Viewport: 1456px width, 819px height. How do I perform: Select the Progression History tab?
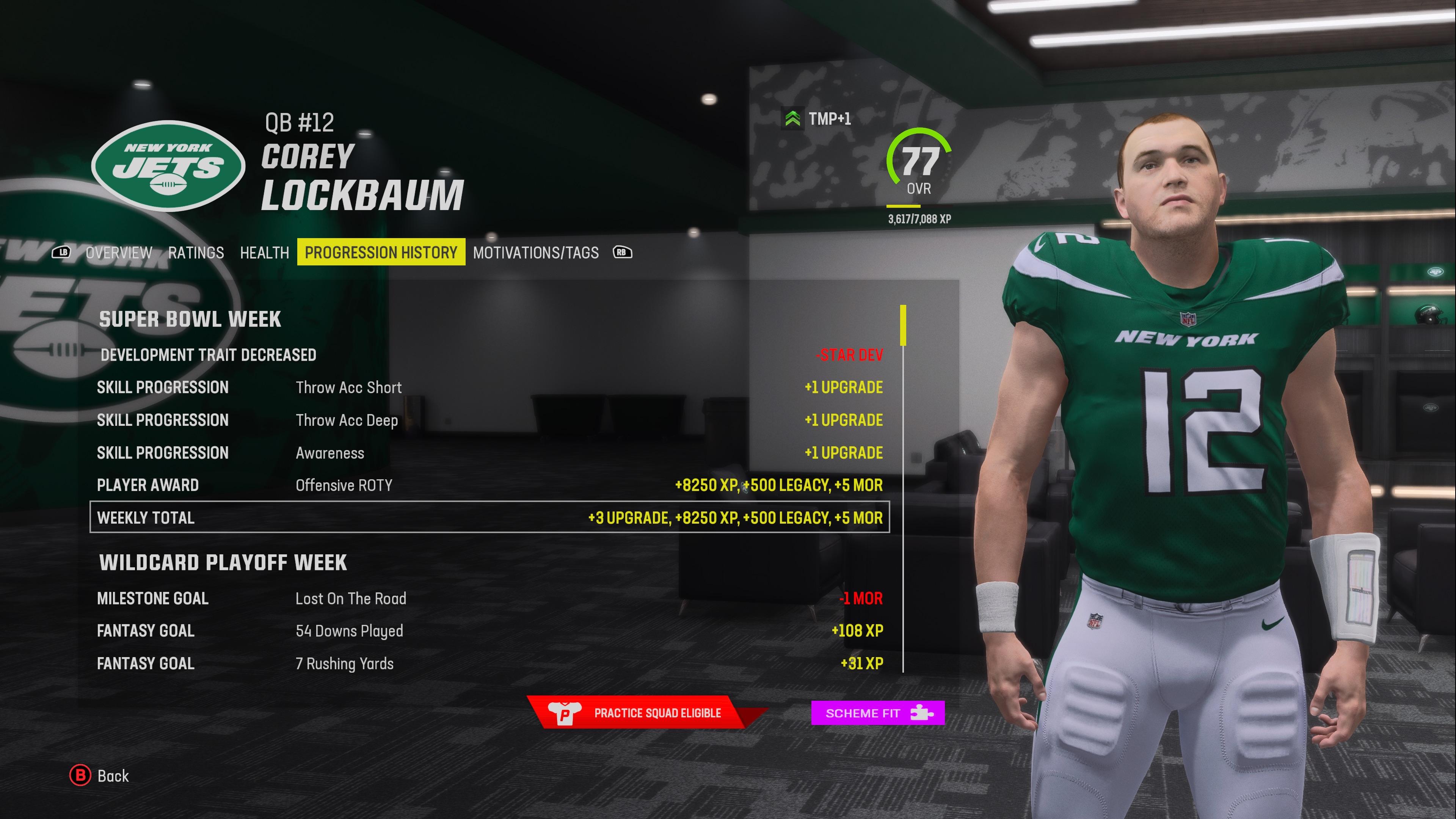point(381,252)
